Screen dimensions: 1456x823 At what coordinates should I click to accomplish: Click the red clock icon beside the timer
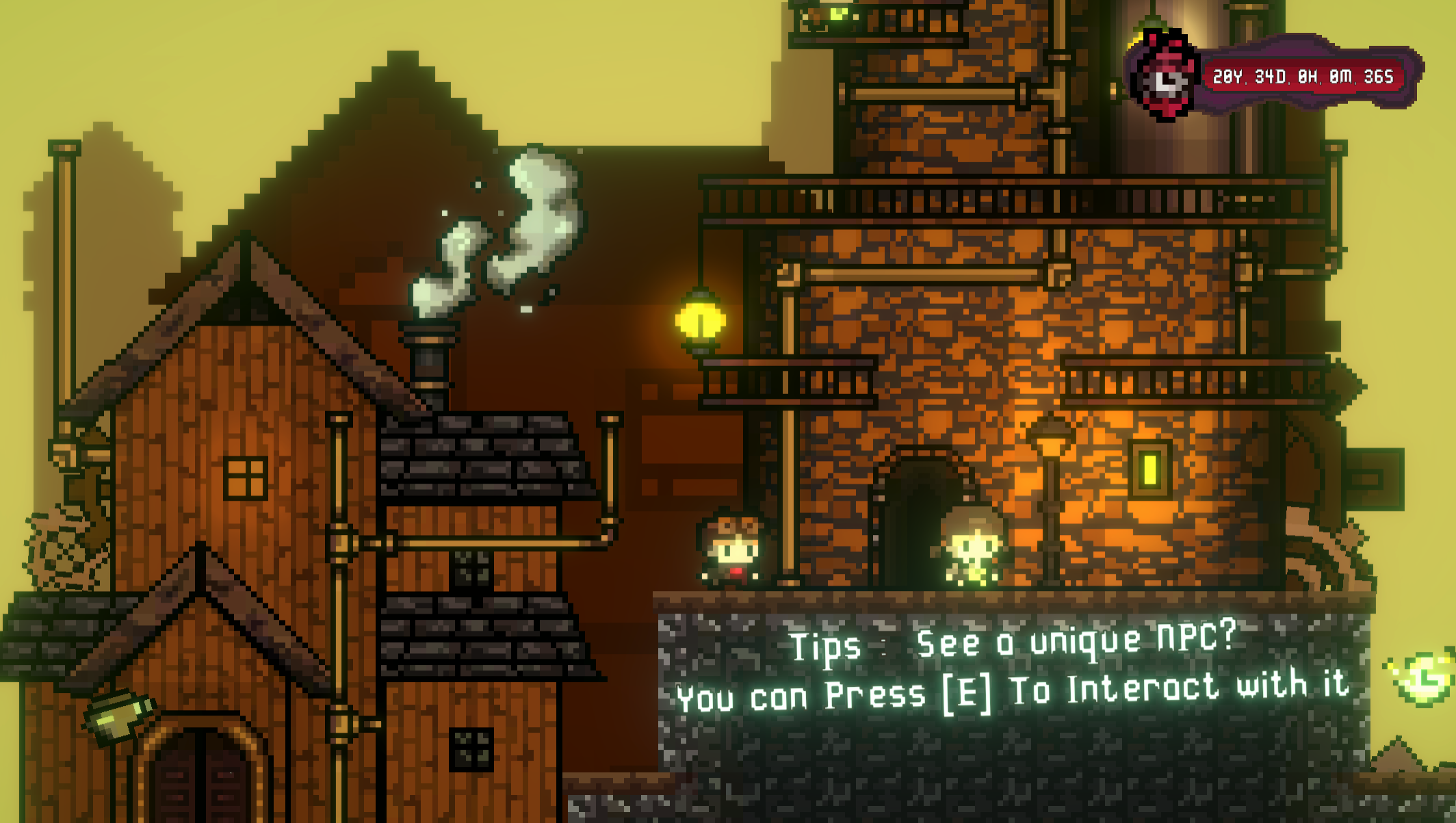tap(1165, 77)
